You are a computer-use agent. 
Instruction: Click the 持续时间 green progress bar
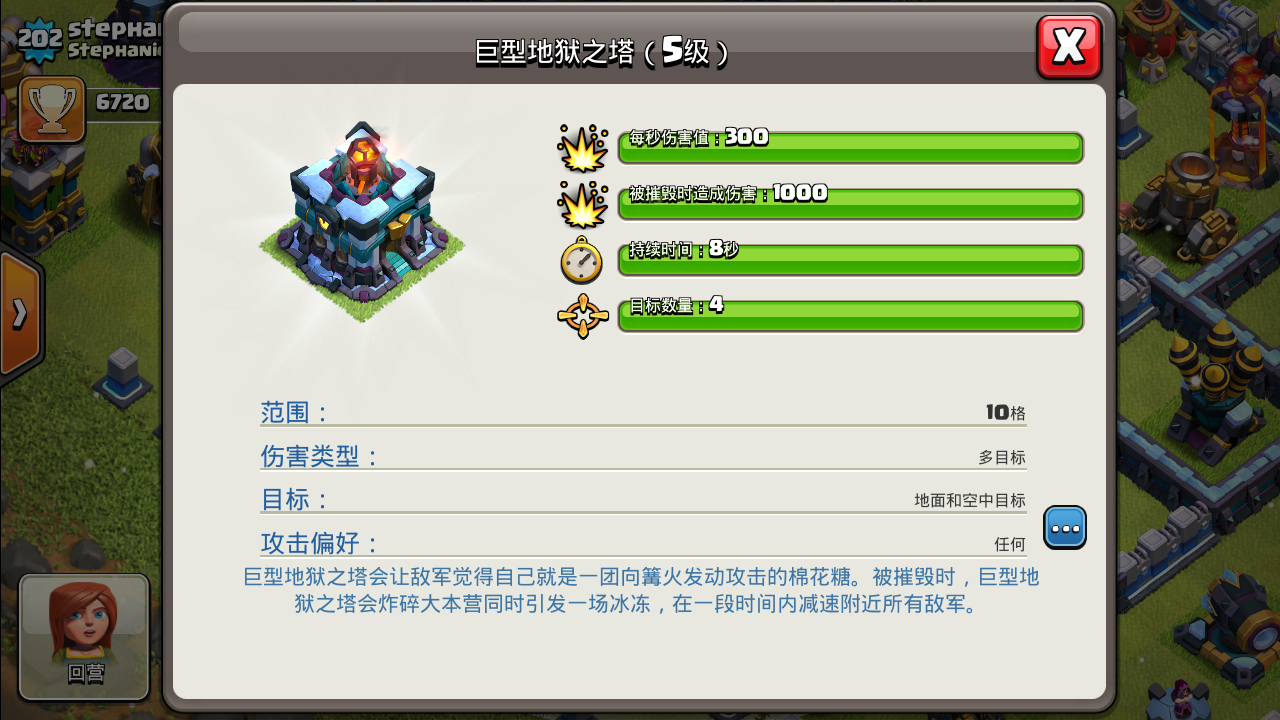(850, 260)
